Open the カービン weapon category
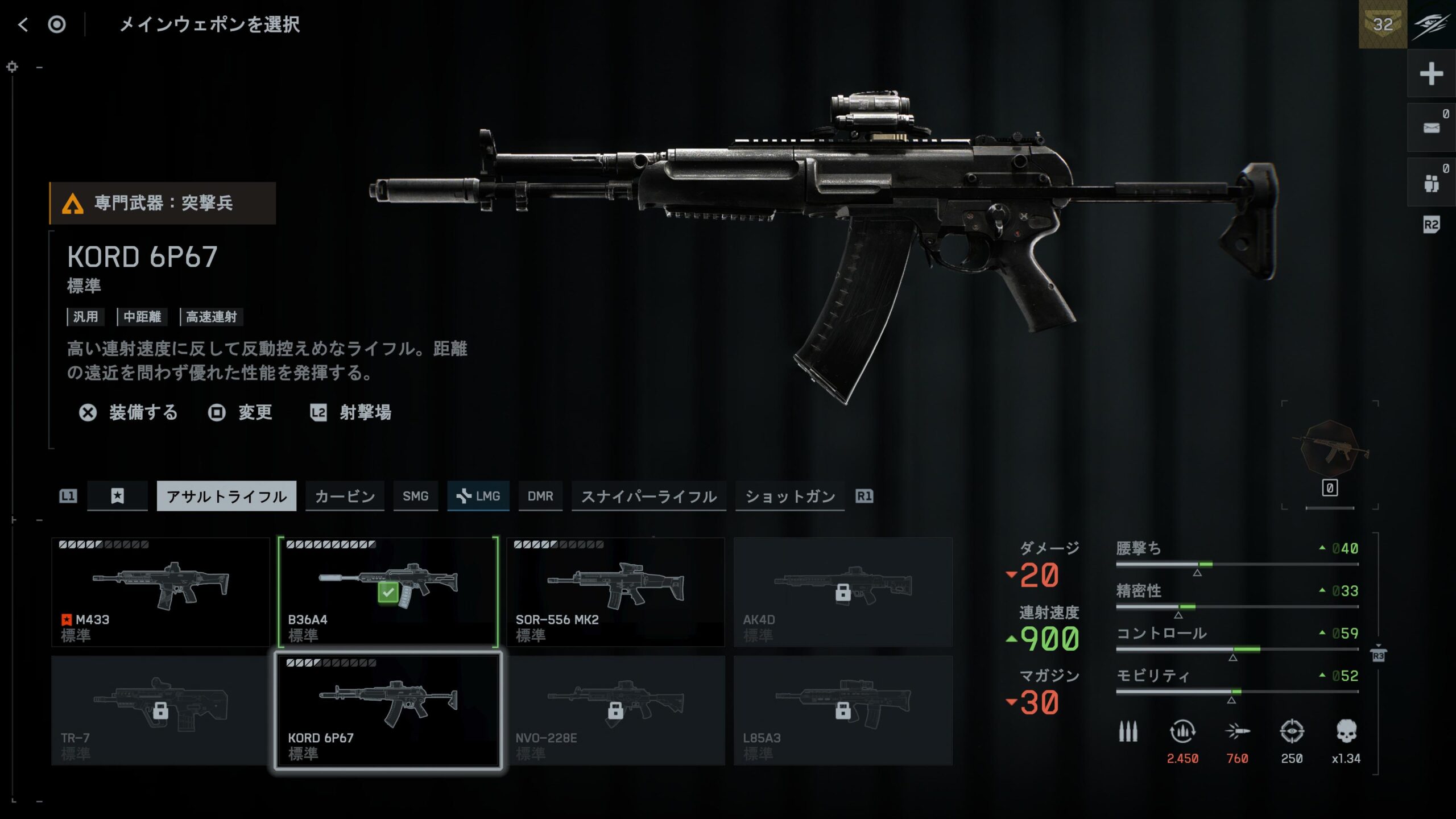 (345, 496)
